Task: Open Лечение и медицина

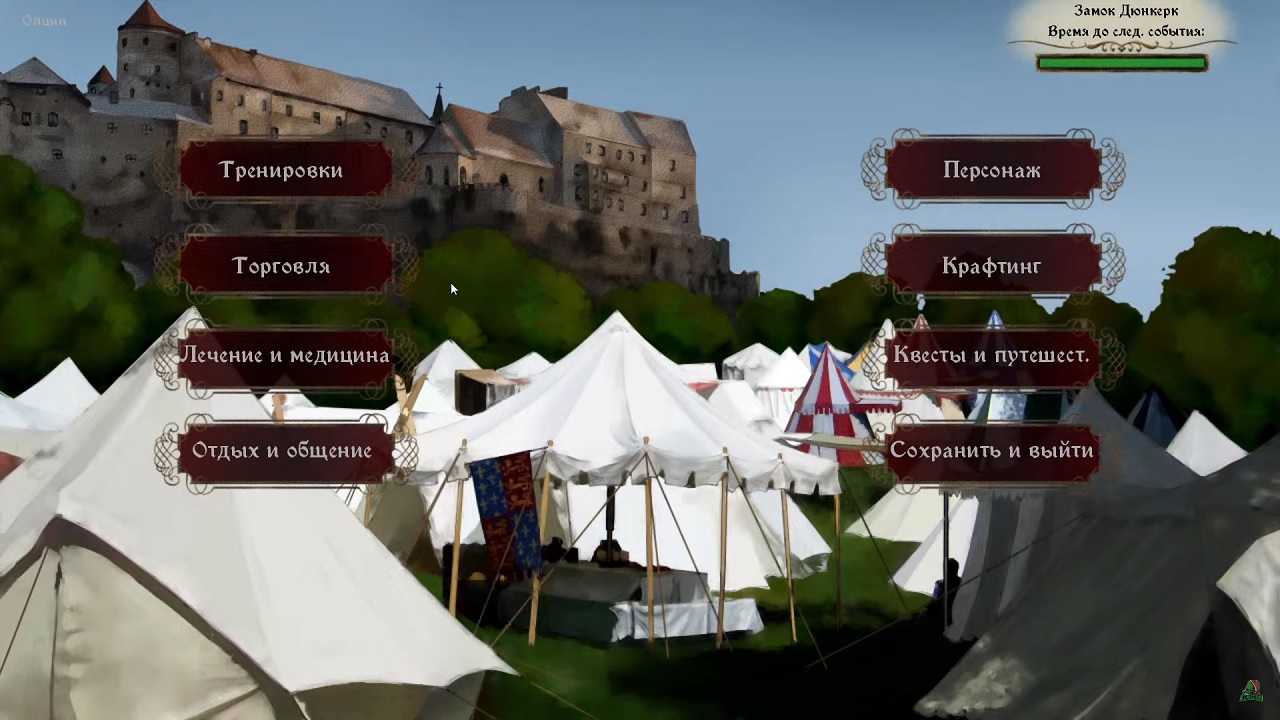Action: [x=284, y=355]
